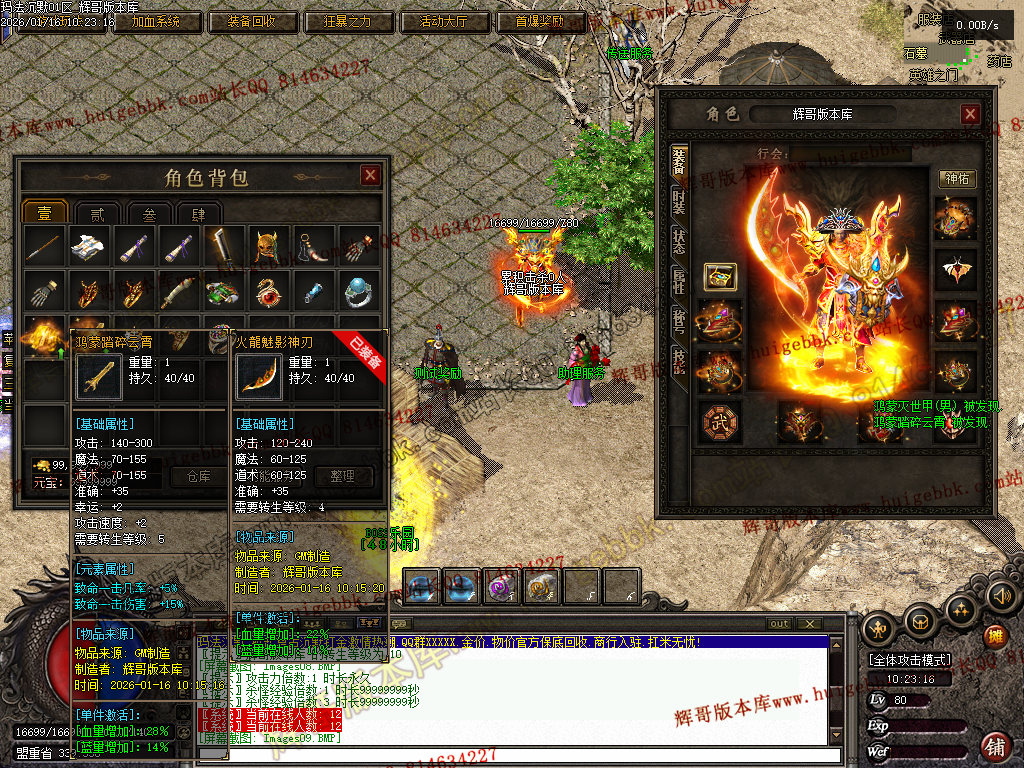The image size is (1024, 768).
Task: Close the 角色背包 inventory window
Action: coord(370,176)
